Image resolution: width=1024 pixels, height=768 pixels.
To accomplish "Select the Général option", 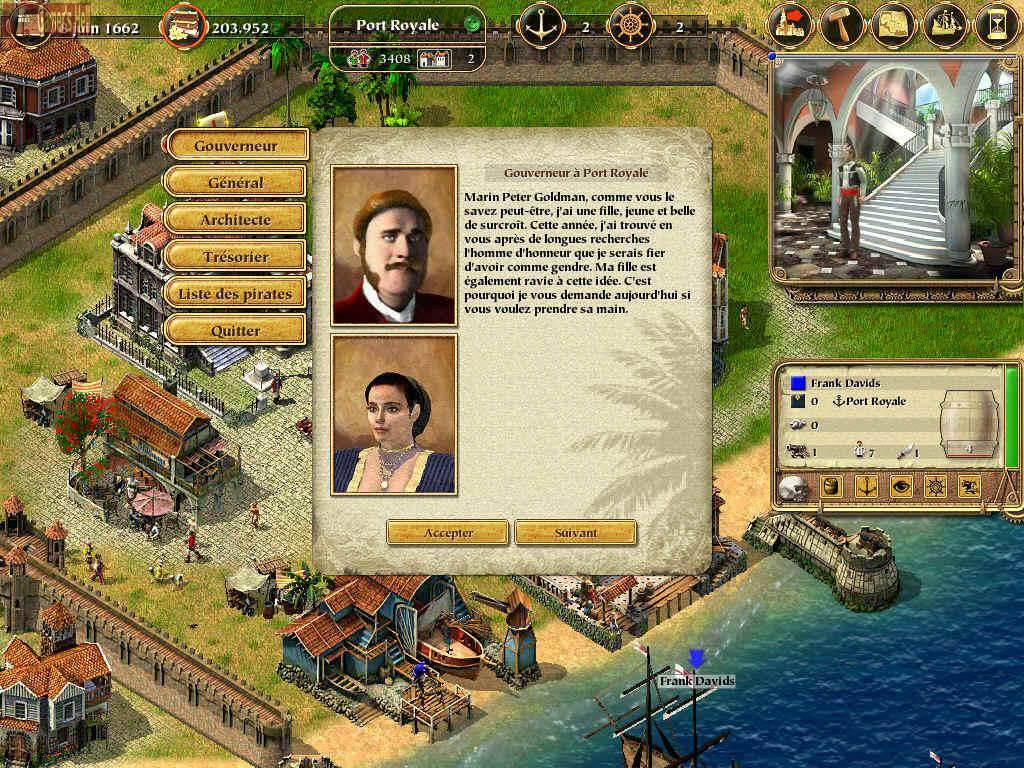I will coord(236,183).
